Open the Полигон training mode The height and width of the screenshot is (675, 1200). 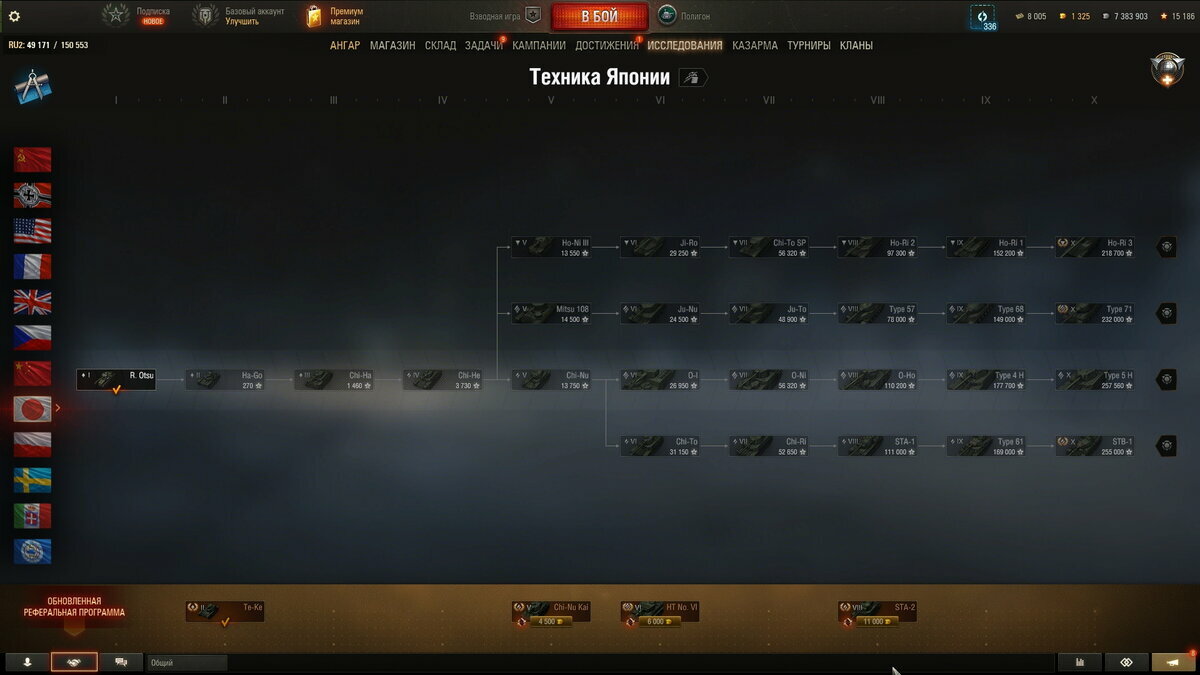point(680,16)
